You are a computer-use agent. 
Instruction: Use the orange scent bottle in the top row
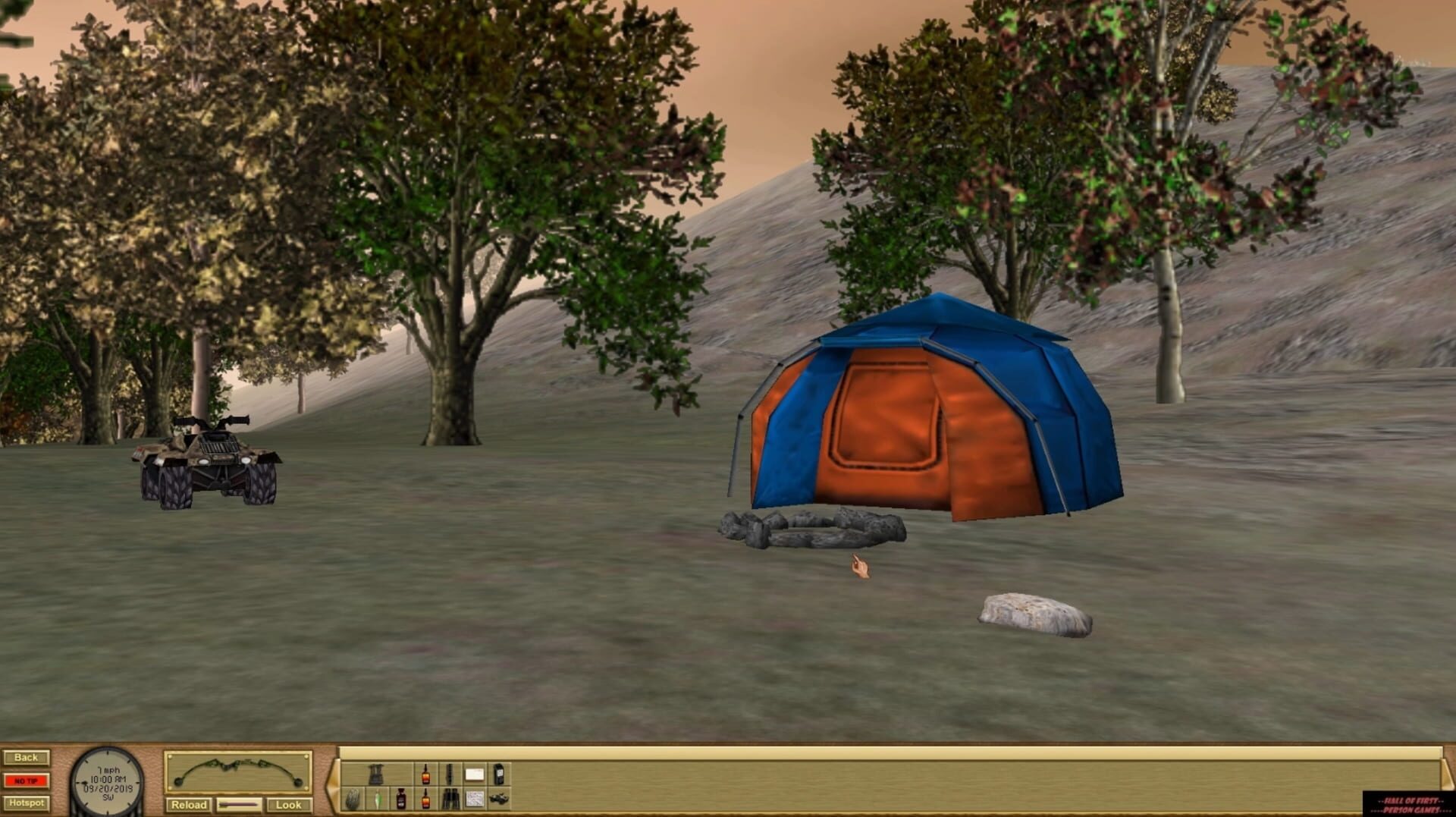(425, 775)
